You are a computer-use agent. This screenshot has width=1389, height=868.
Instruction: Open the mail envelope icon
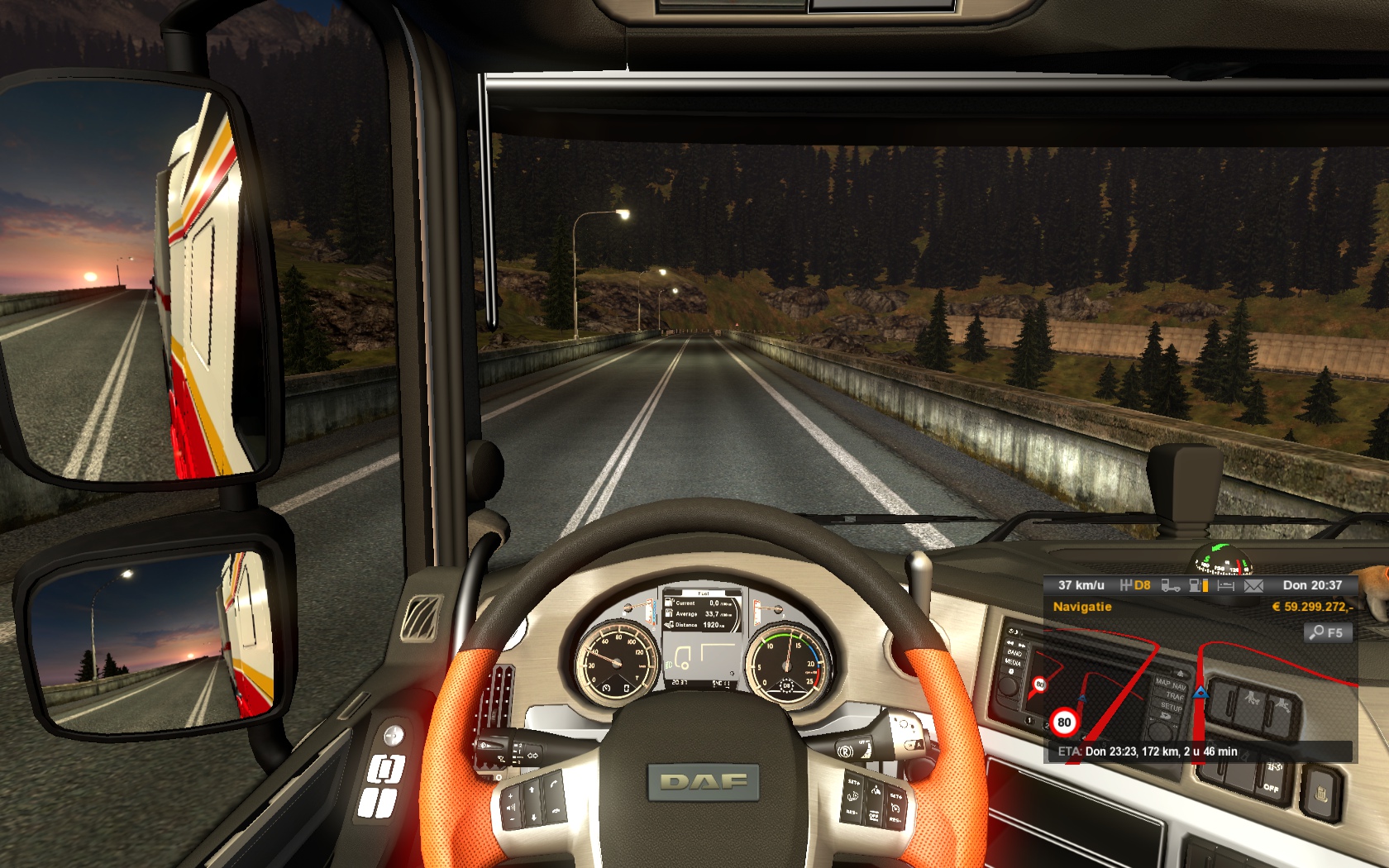(1253, 585)
